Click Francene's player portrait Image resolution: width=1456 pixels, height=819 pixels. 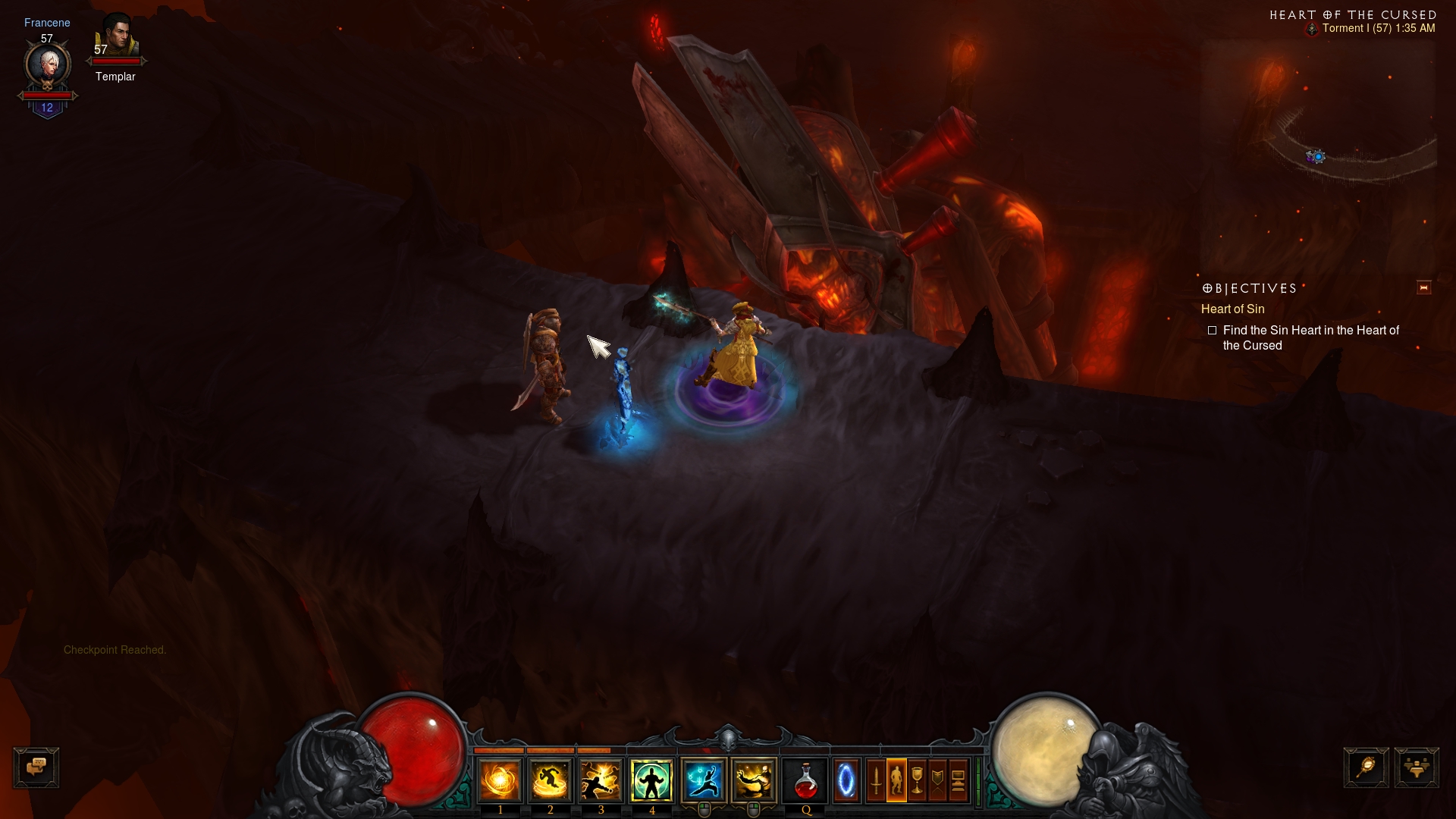point(48,66)
